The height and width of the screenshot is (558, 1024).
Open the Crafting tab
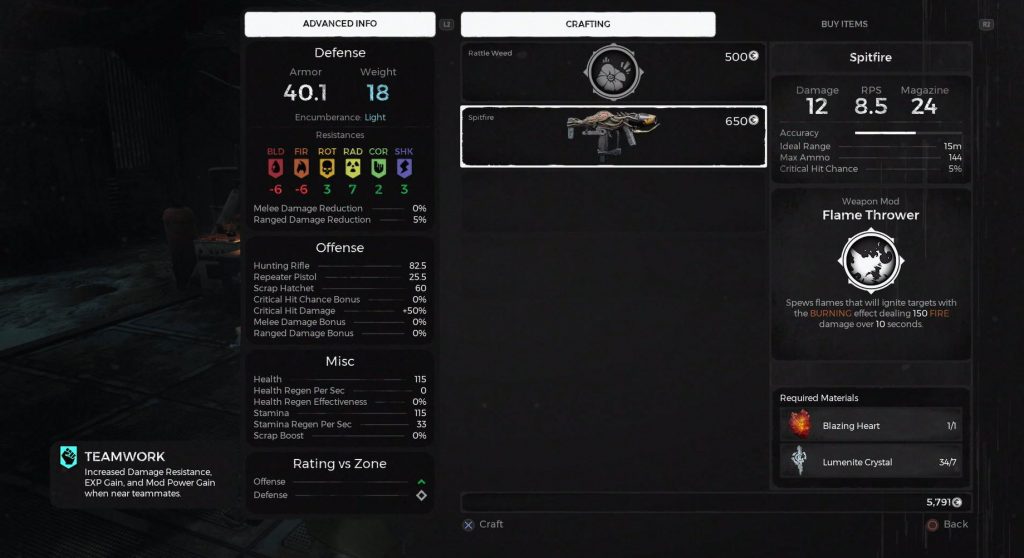(x=587, y=24)
